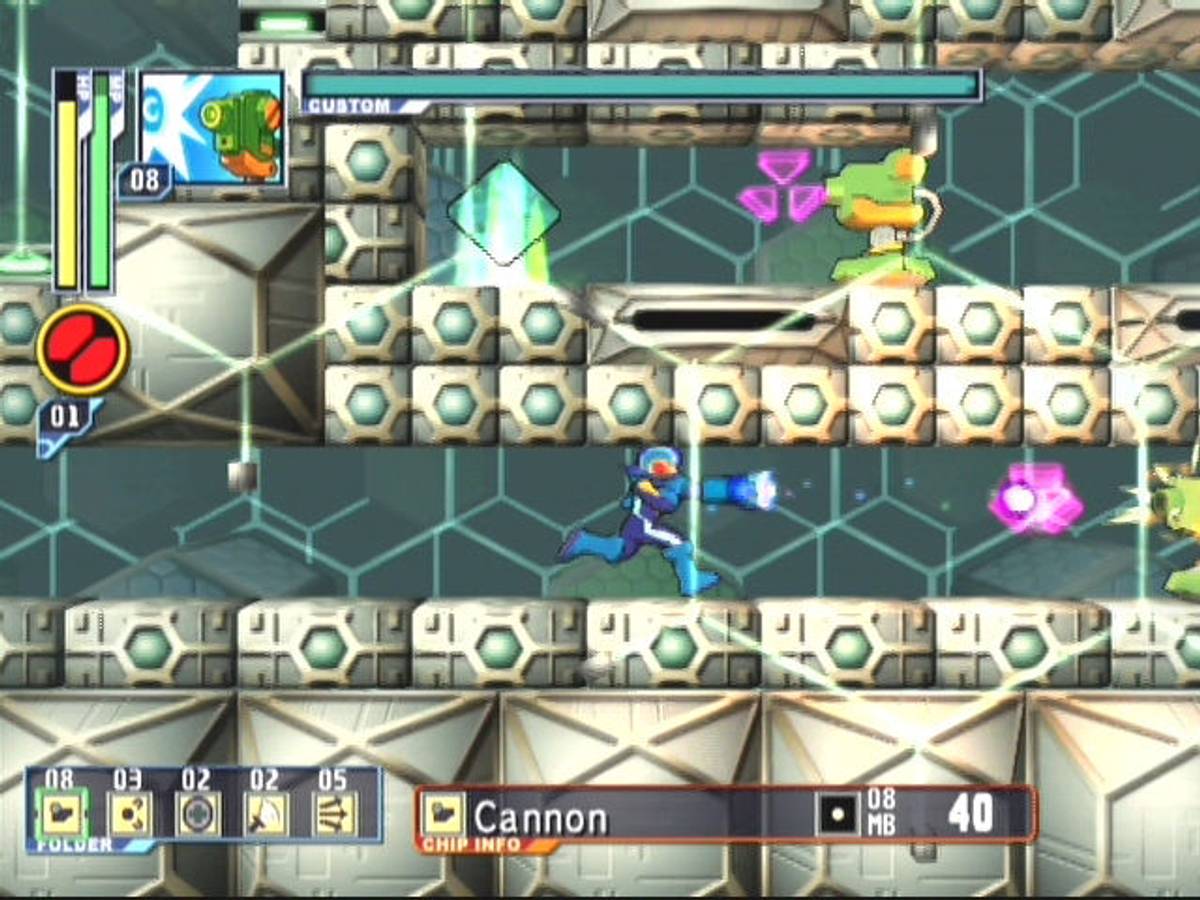This screenshot has width=1200, height=900.
Task: Select the sword chip slot
Action: pyautogui.click(x=266, y=813)
